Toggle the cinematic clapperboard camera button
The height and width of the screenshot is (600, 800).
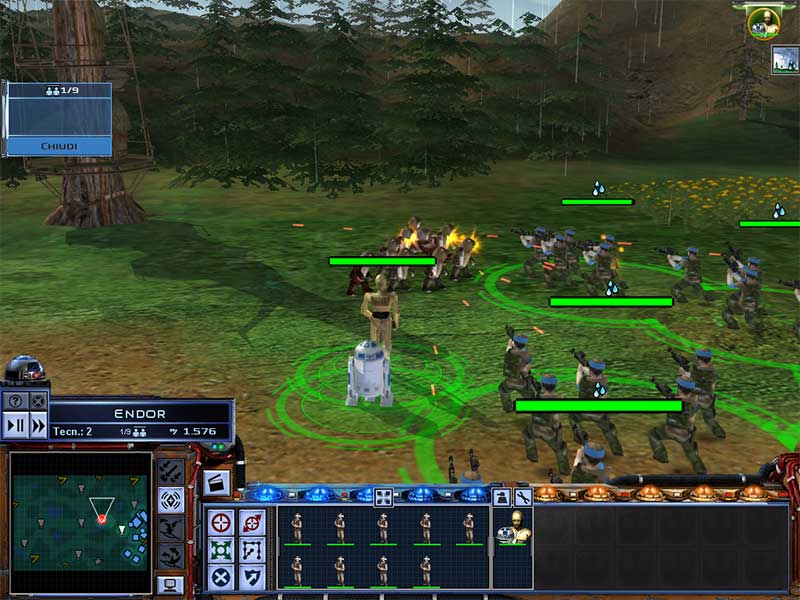(x=216, y=483)
